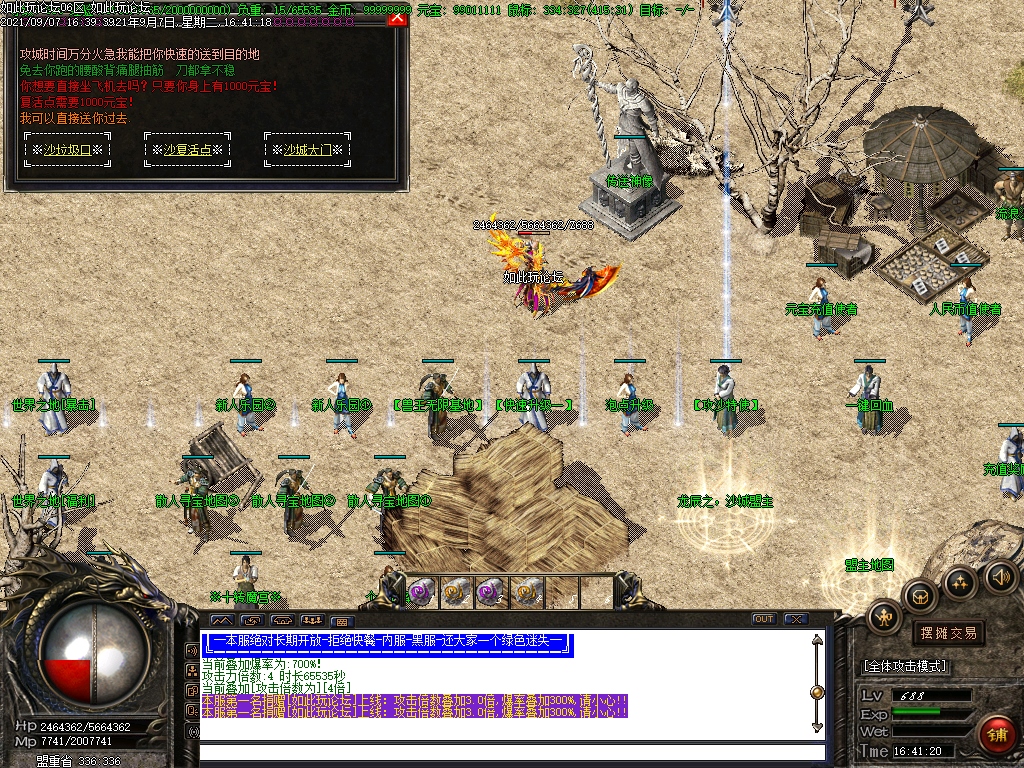Screen dimensions: 1024x768
Task: Open the bag via the chest icon
Action: click(919, 596)
